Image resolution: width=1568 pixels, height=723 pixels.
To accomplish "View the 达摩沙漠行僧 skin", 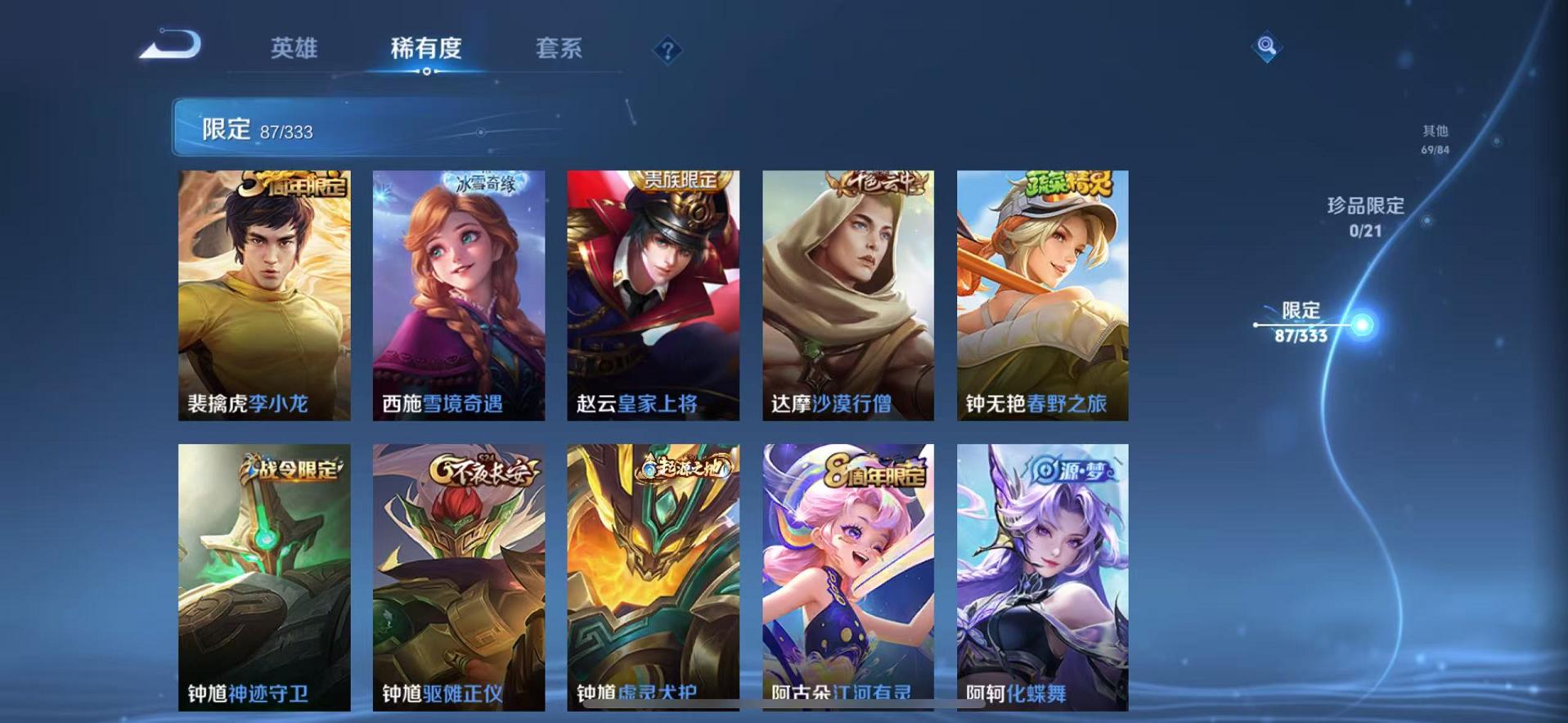I will click(848, 294).
